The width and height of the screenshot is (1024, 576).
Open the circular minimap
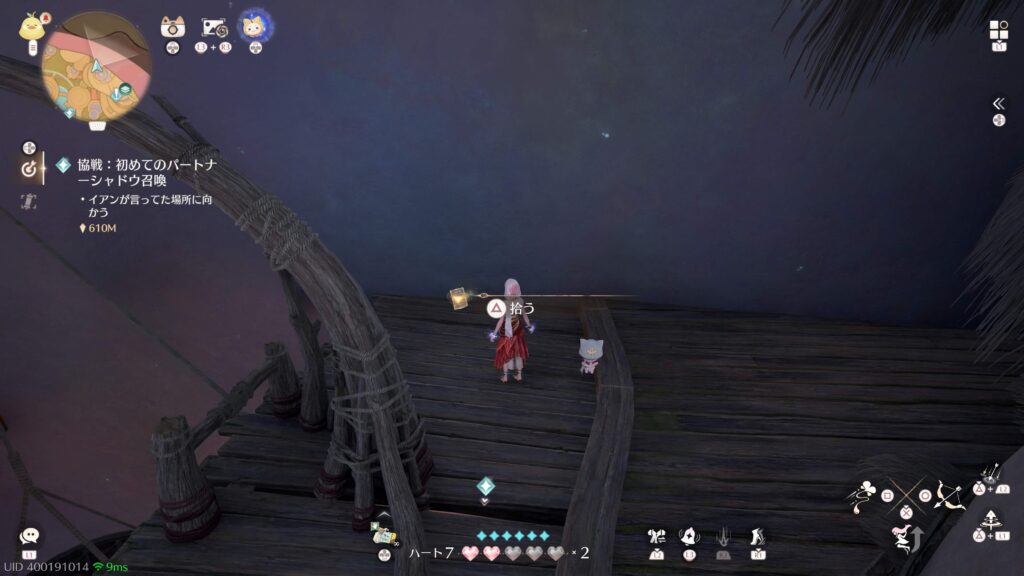point(96,67)
